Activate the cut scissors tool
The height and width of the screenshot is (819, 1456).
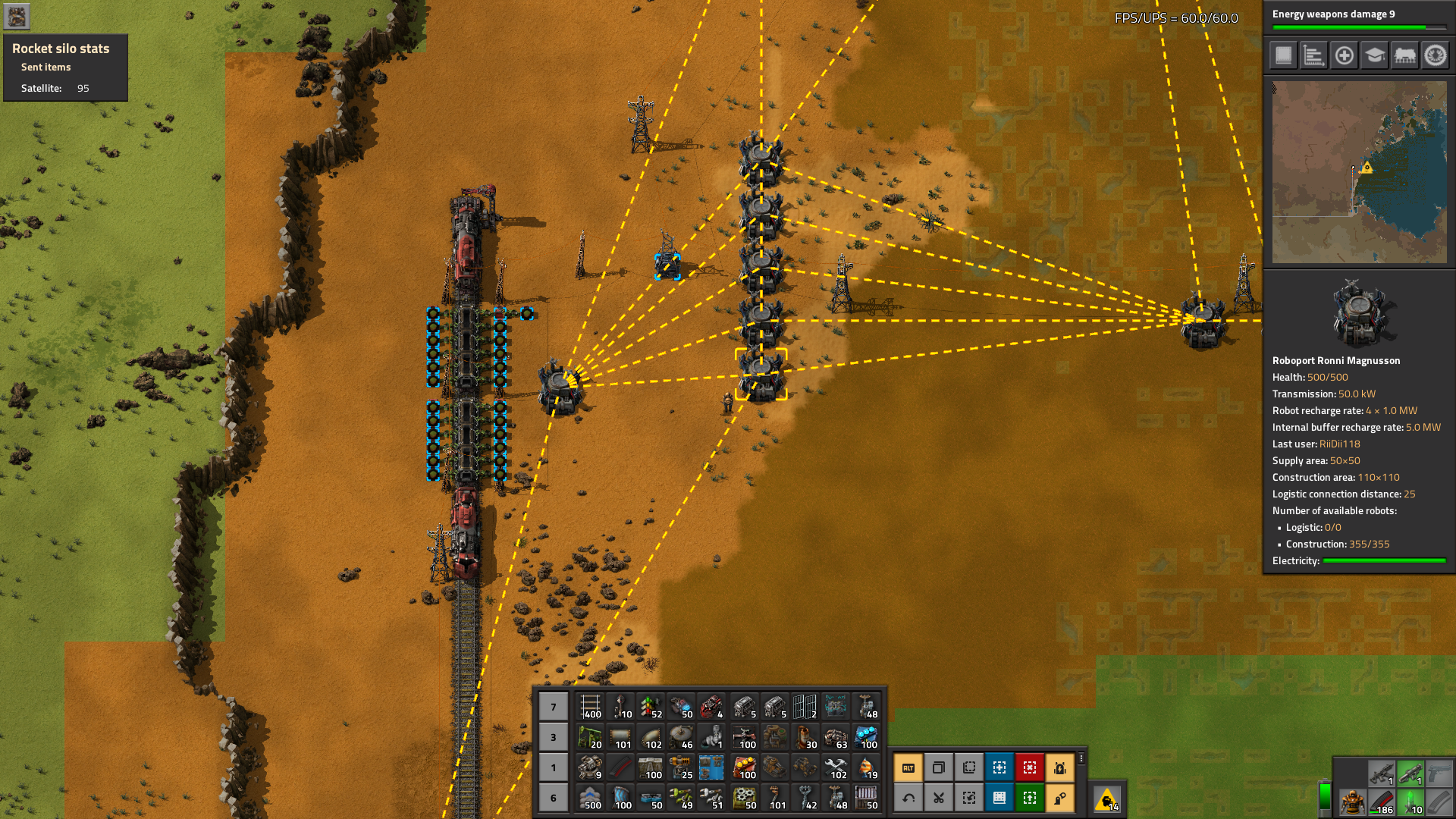click(939, 798)
